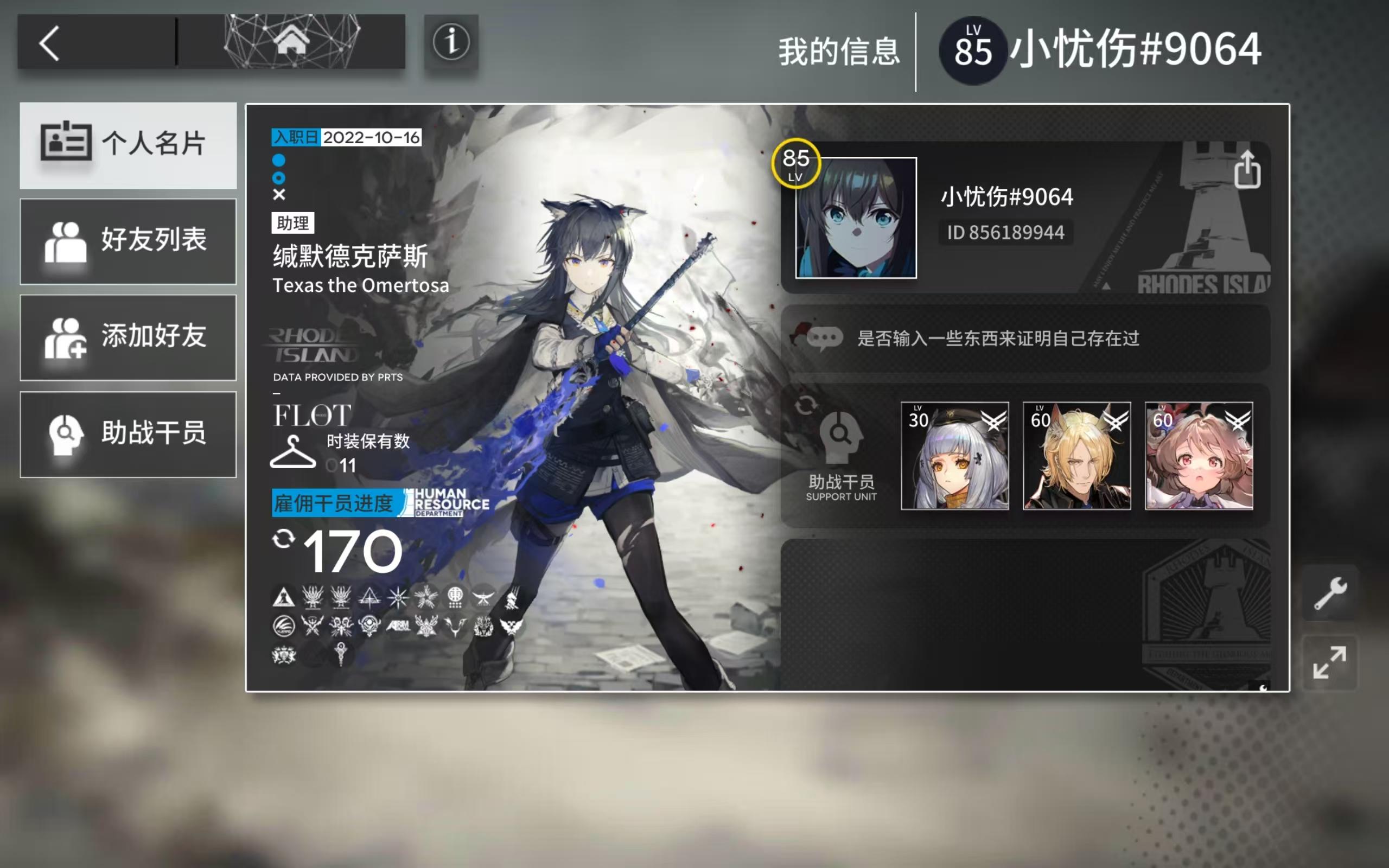This screenshot has height=868, width=1389.
Task: Click the fullscreen expand arrows icon
Action: (1330, 661)
